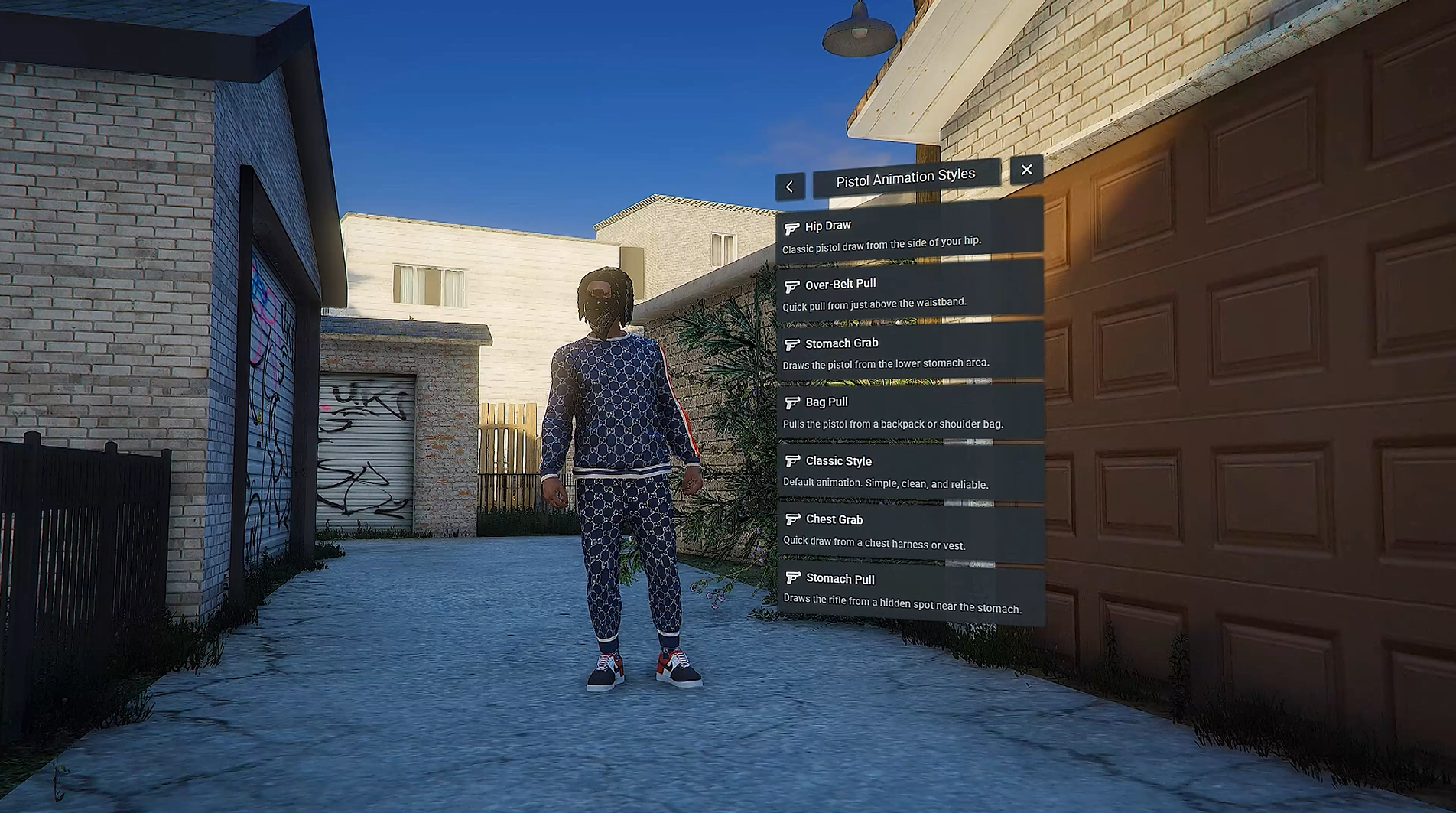The height and width of the screenshot is (813, 1456).
Task: Select the Bag Pull option
Action: pyautogui.click(x=909, y=412)
